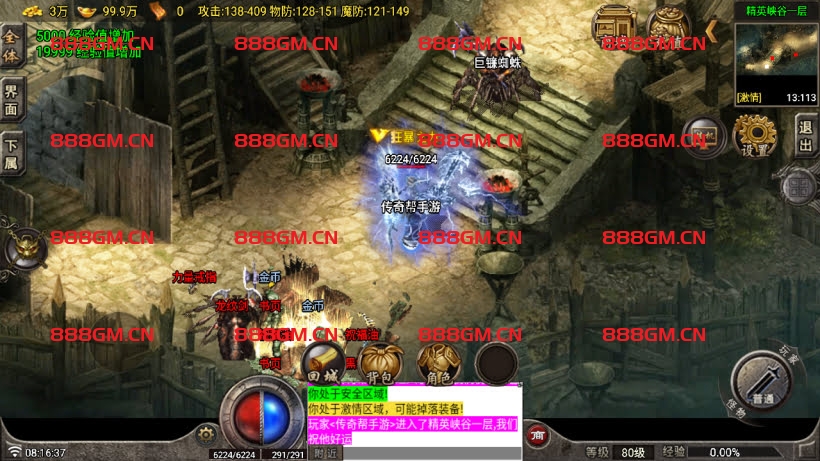The height and width of the screenshot is (461, 820).
Task: Open the 设置 gear settings menu
Action: [755, 136]
